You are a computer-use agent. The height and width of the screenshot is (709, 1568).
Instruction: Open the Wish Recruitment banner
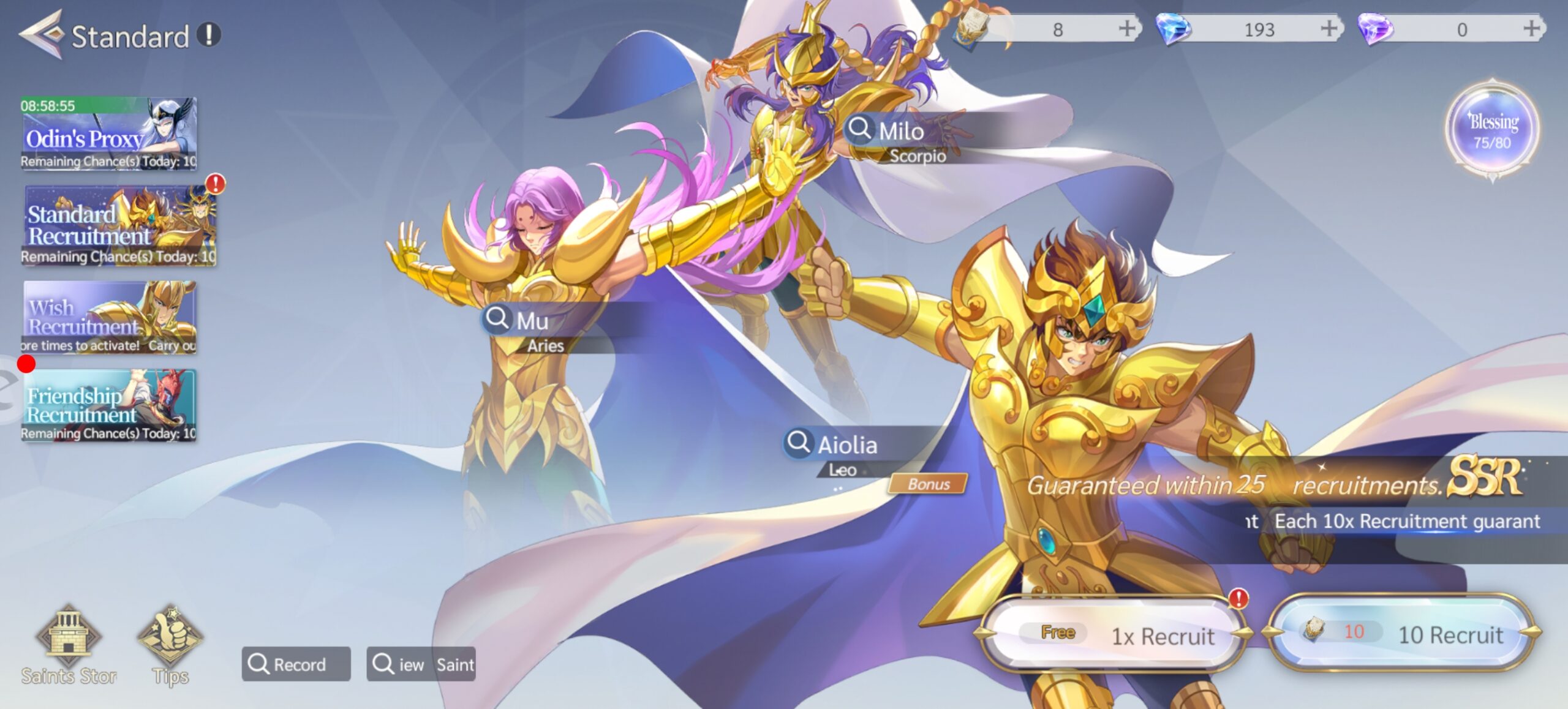tap(109, 317)
